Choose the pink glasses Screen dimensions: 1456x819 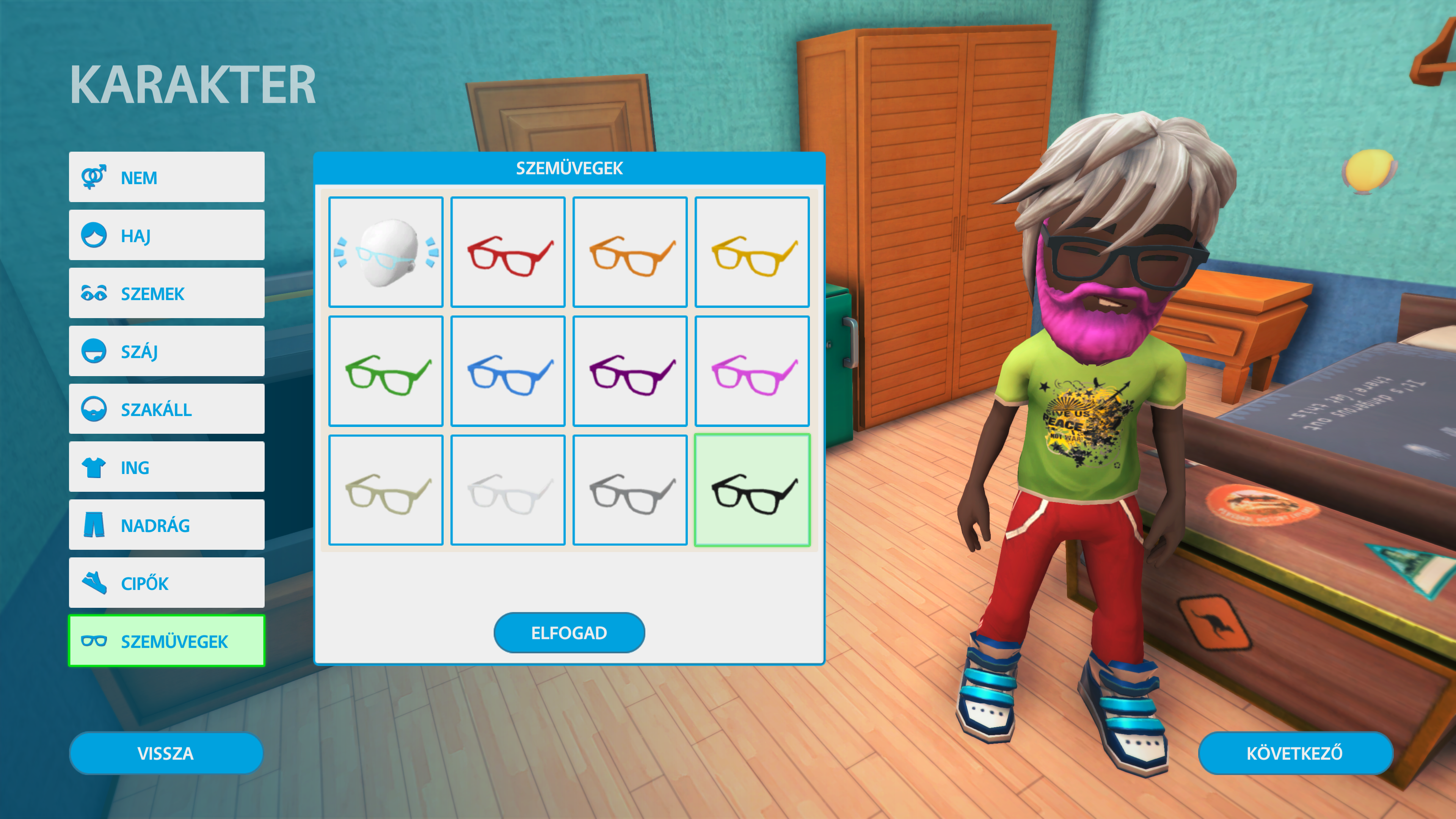click(x=752, y=371)
